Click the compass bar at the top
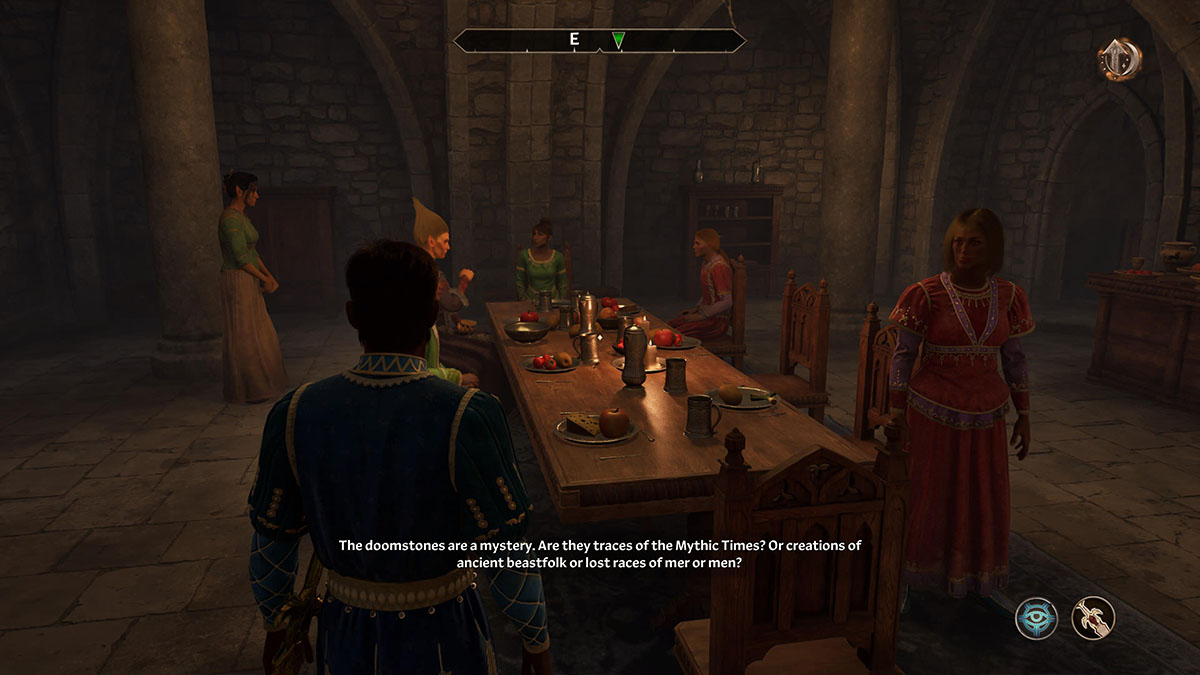 click(x=599, y=41)
